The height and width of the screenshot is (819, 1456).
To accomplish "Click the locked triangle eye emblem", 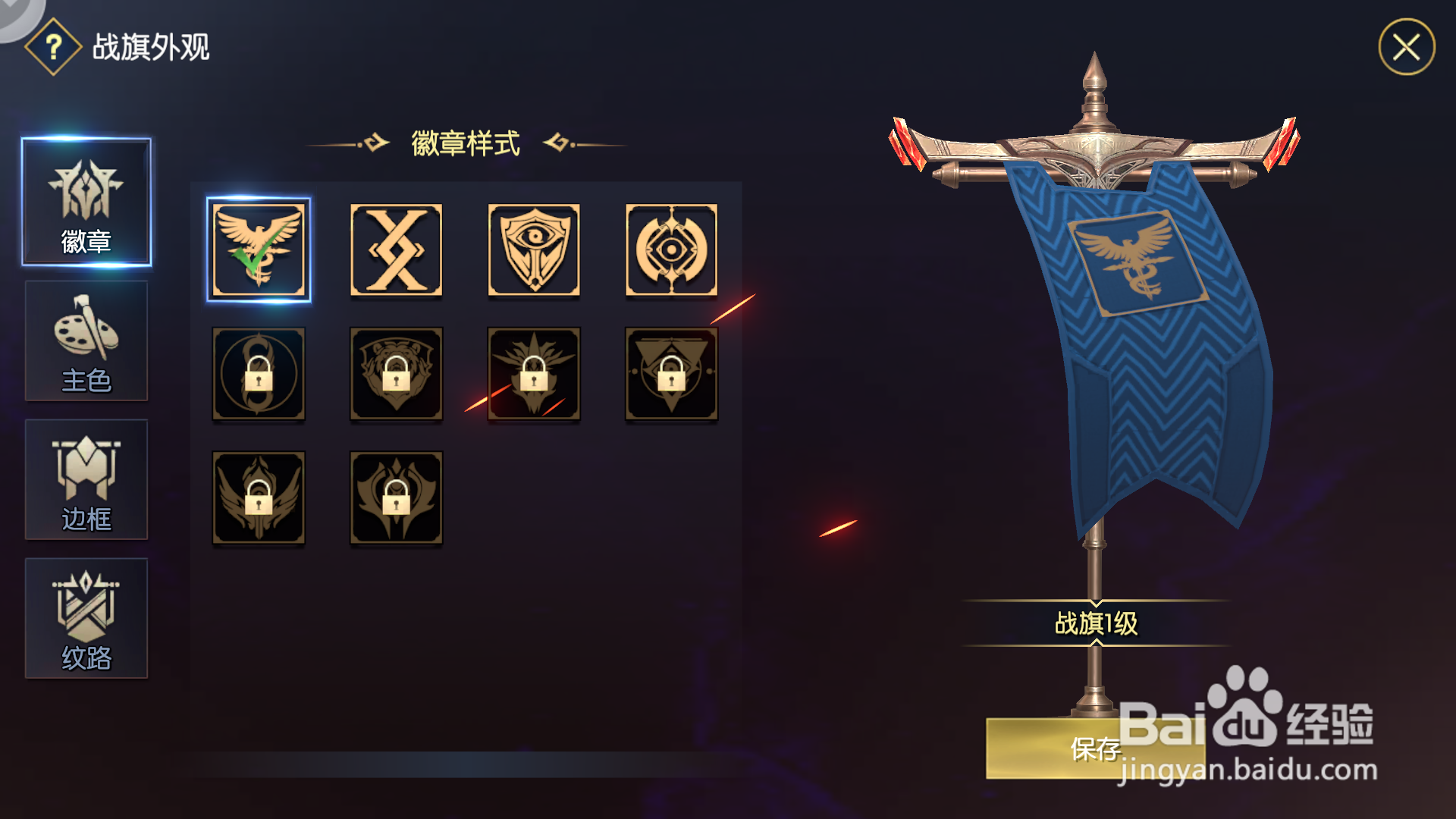I will 672,373.
